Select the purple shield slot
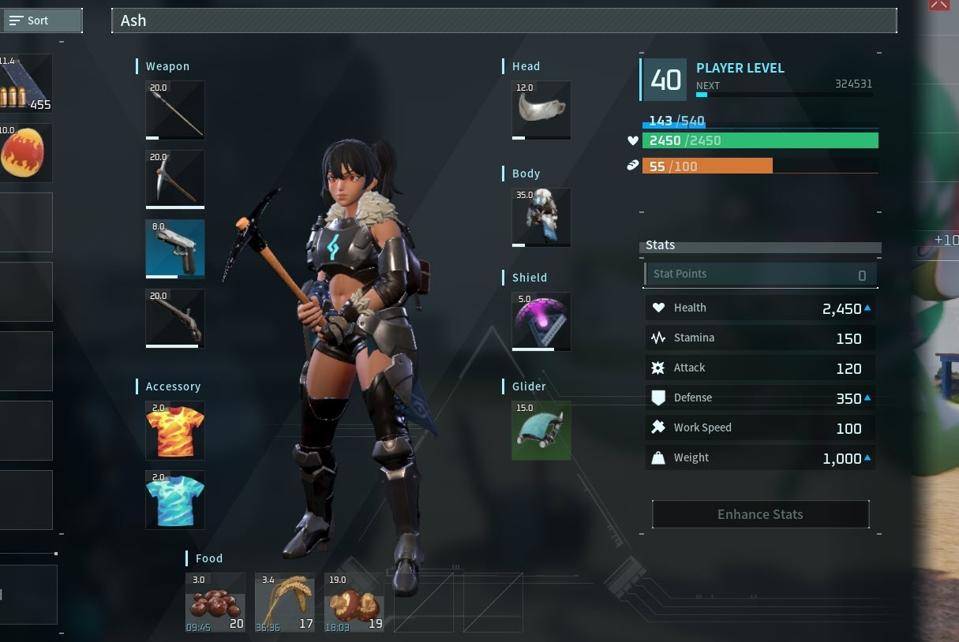The height and width of the screenshot is (642, 959). 541,321
